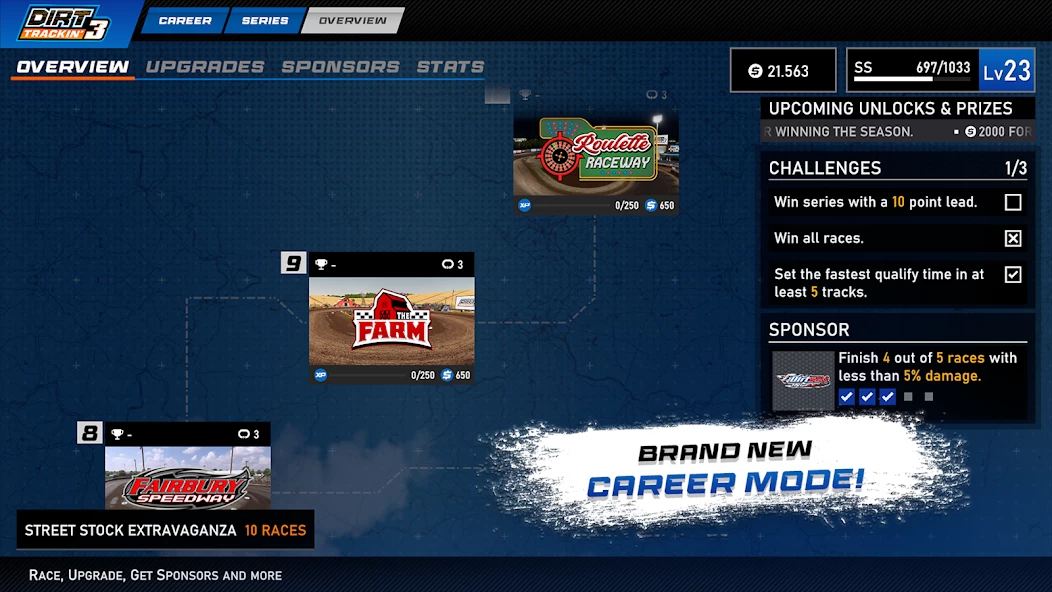Select the Street Stock Extravaganza series label
1052x592 pixels.
click(x=165, y=530)
